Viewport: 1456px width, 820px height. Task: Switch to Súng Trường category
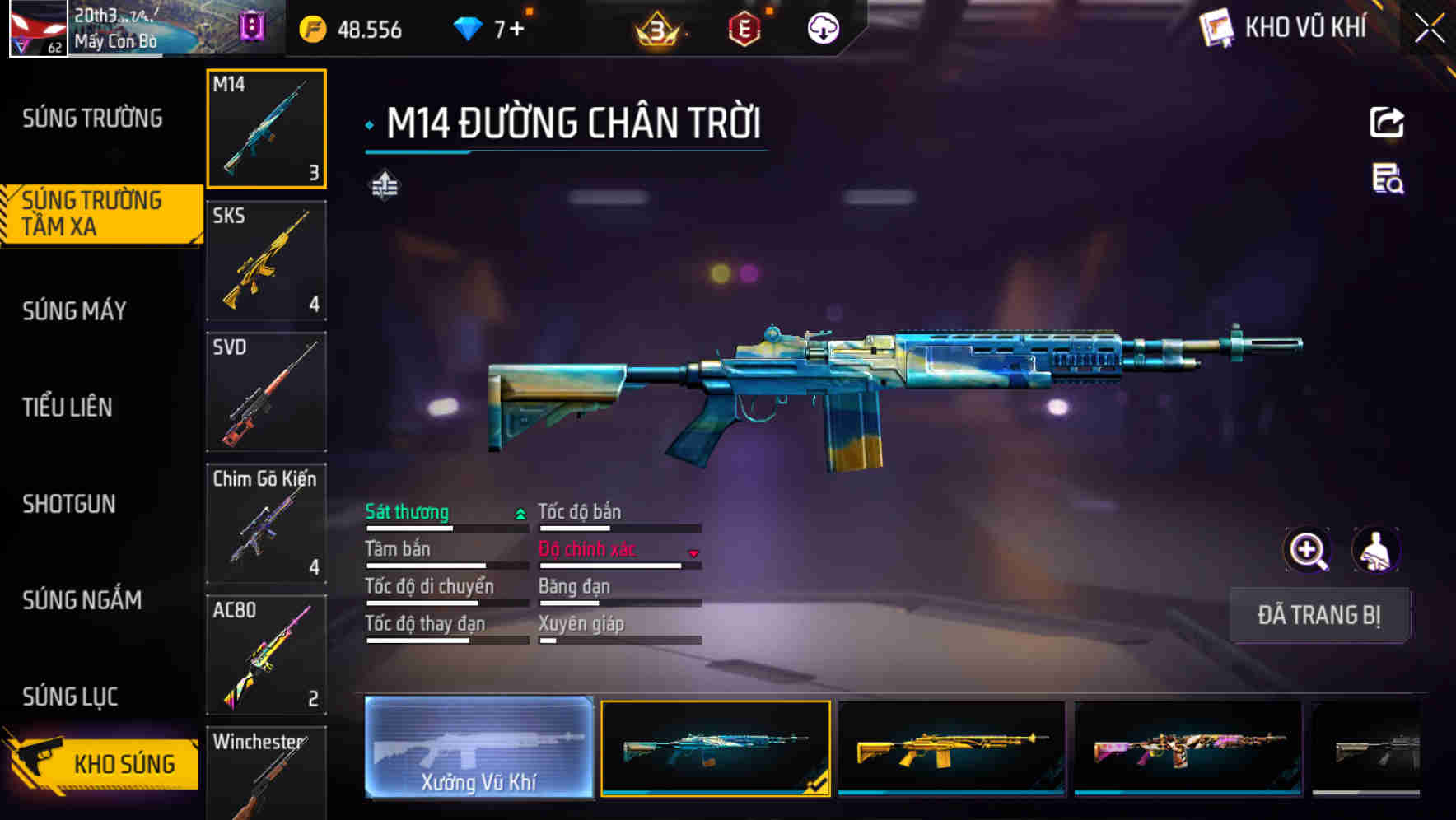[x=92, y=119]
